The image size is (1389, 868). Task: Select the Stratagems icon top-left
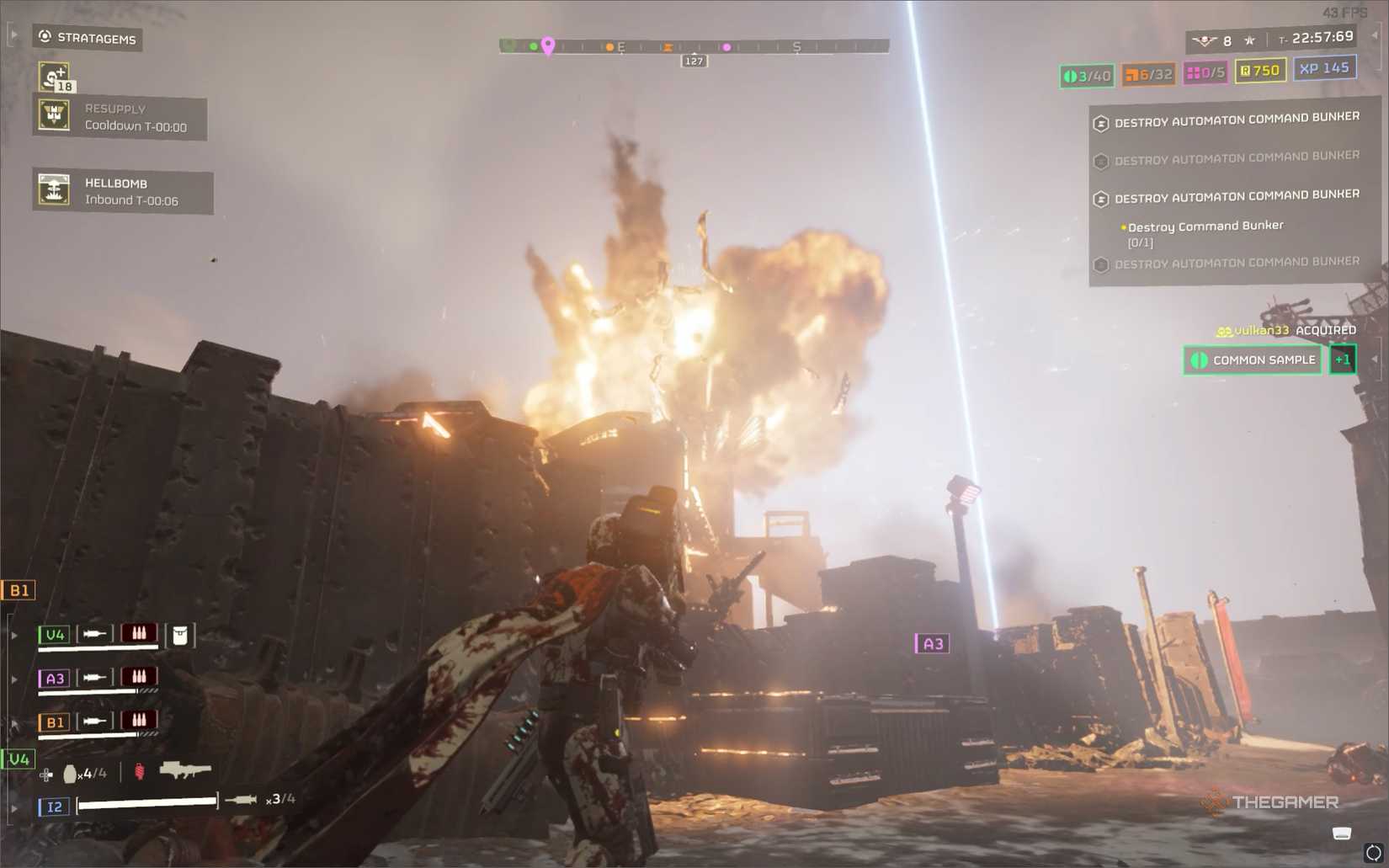pyautogui.click(x=44, y=36)
